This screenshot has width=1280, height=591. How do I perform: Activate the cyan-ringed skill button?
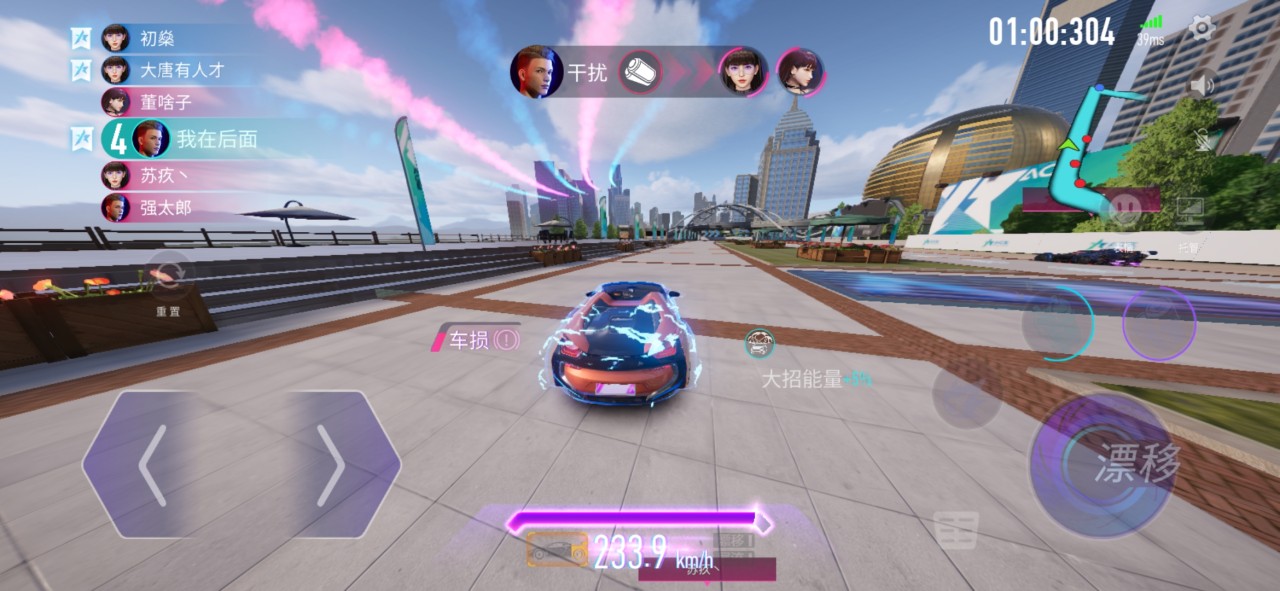pos(1055,323)
